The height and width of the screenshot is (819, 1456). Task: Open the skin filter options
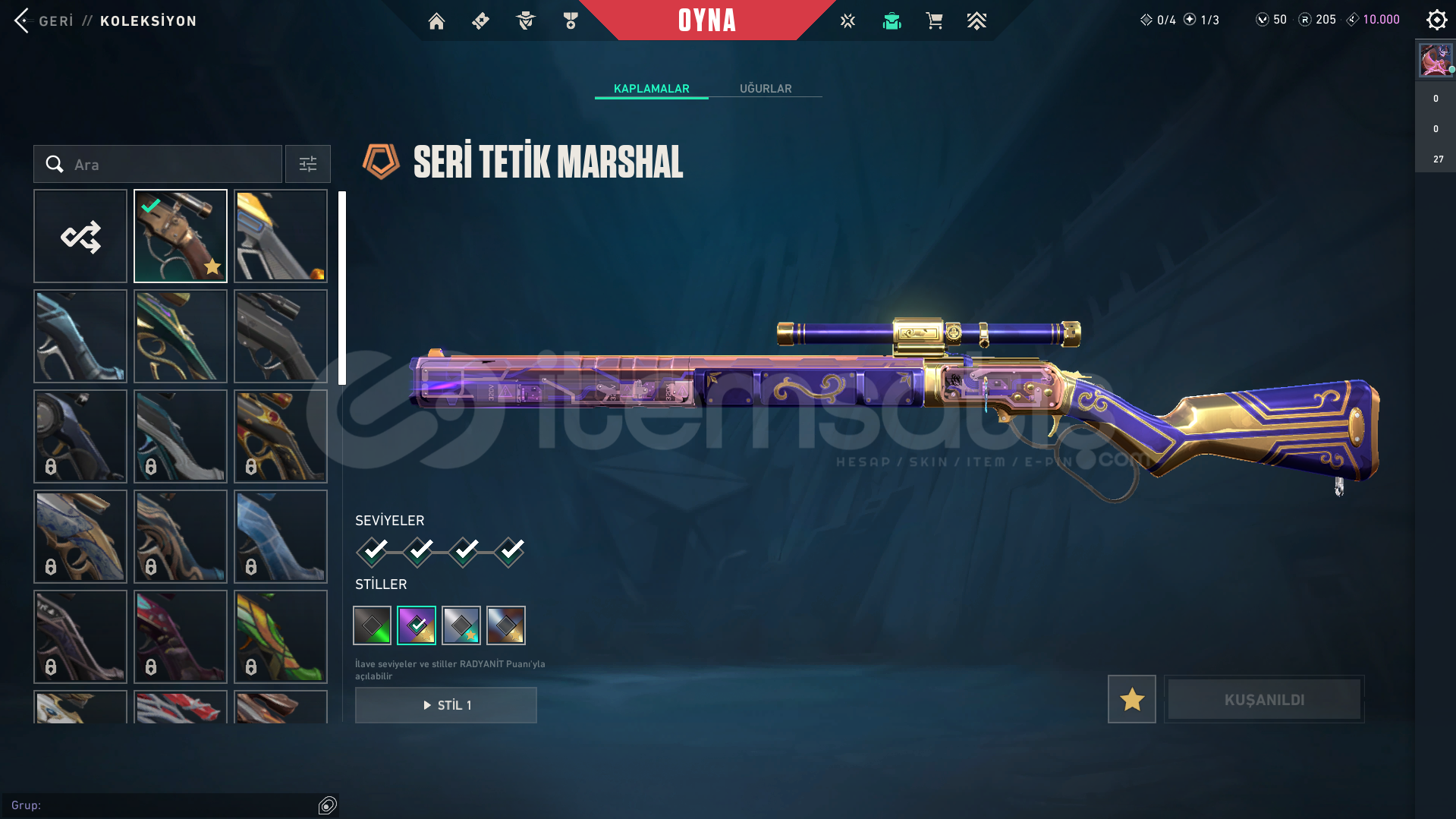[308, 165]
